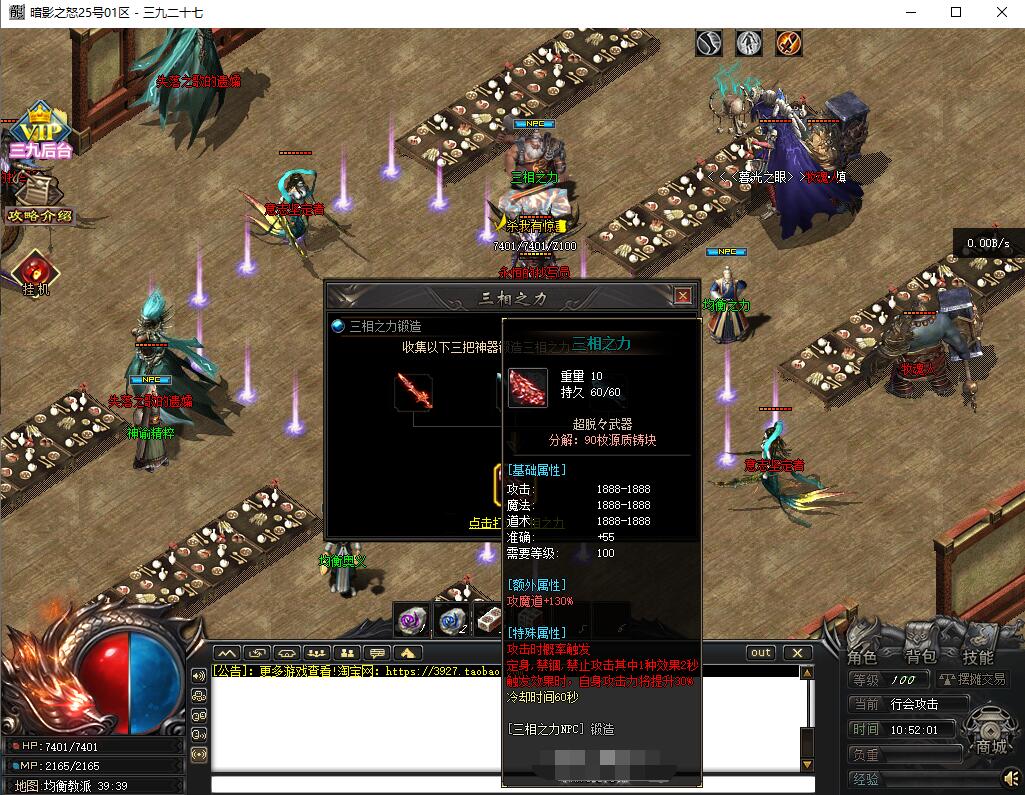Open the 背包 backpack
This screenshot has width=1025, height=795.
920,657
